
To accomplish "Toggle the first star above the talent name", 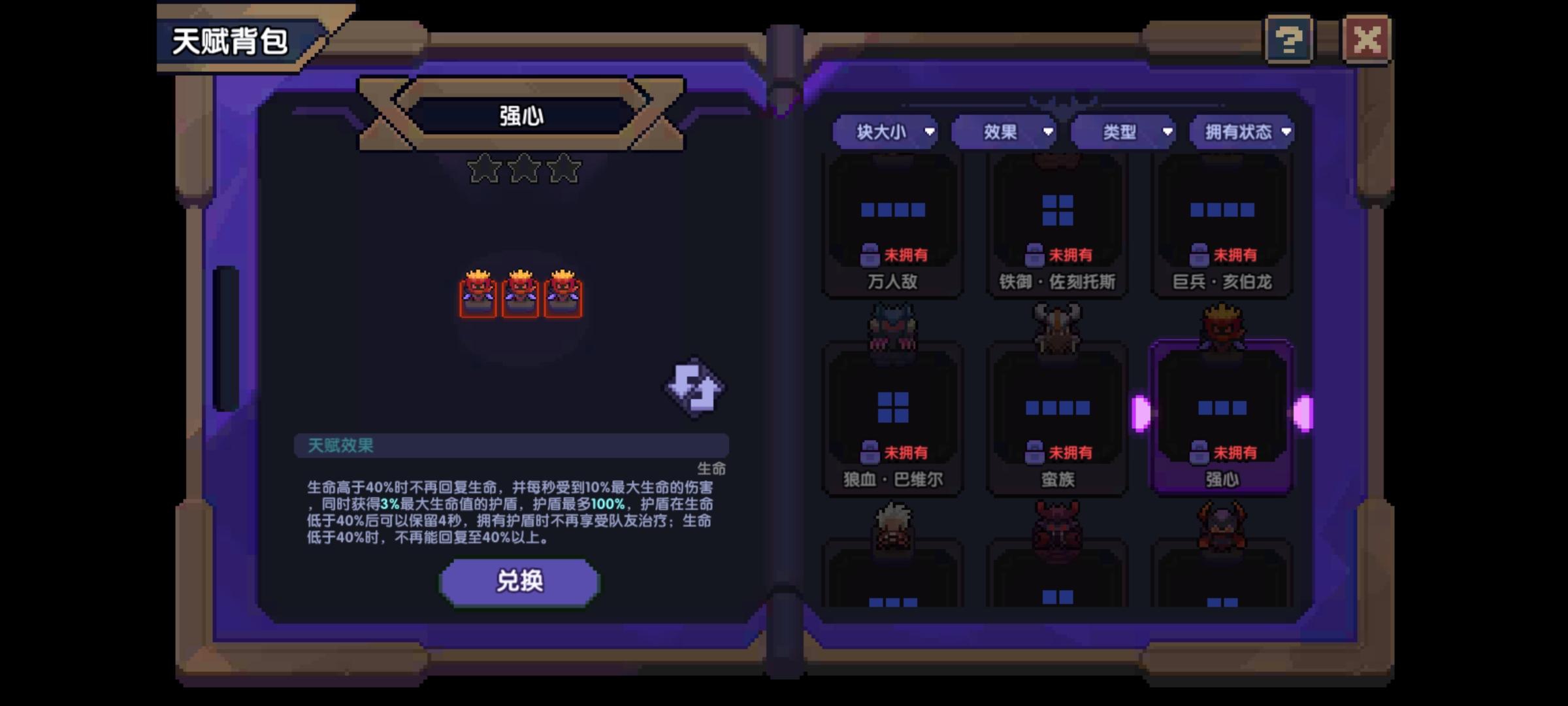I will point(482,169).
